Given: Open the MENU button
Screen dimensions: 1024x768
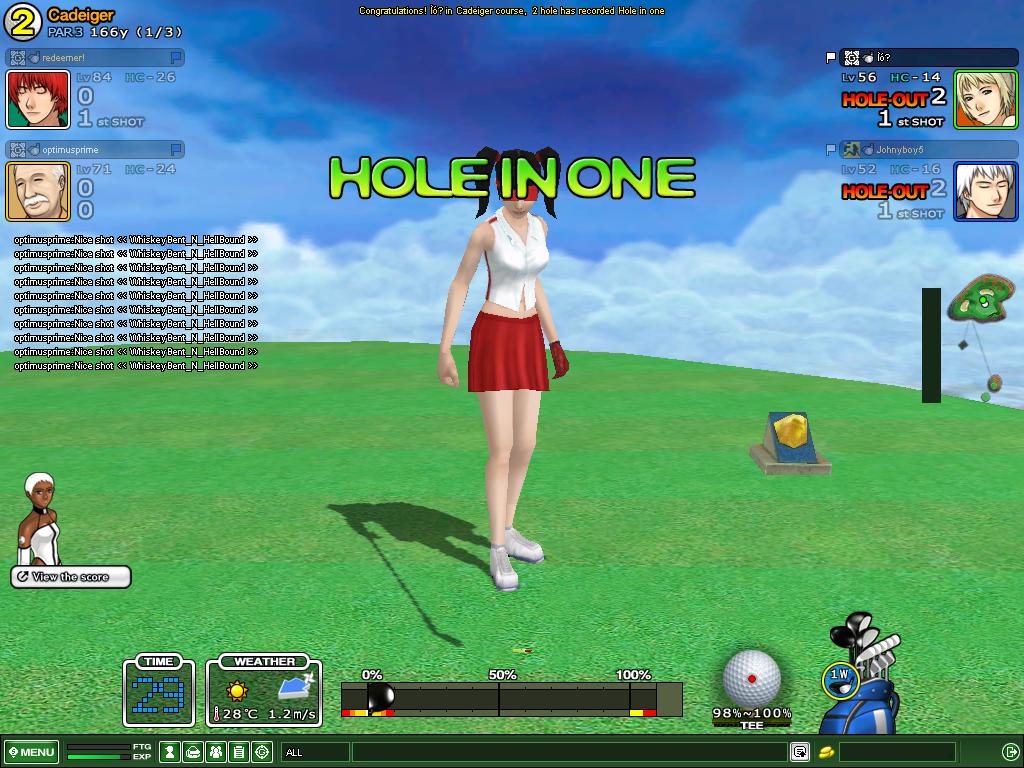Looking at the screenshot, I should (32, 752).
